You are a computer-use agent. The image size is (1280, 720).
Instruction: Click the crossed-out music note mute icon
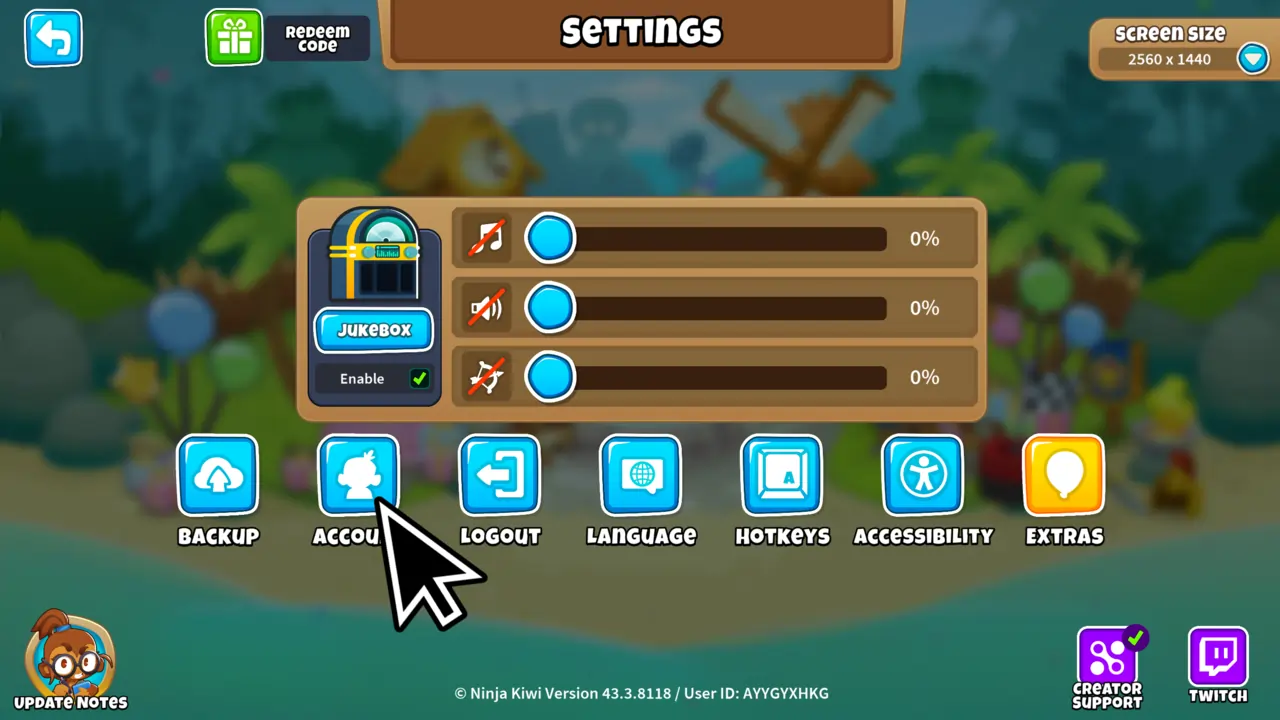[x=487, y=238]
